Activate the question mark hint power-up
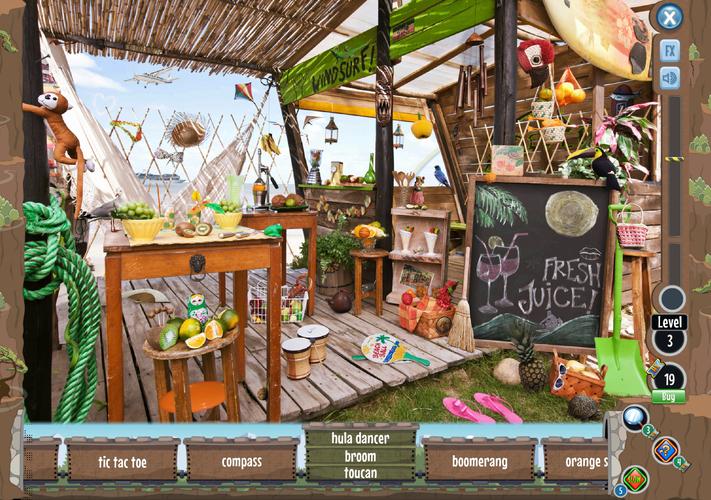Screen dimensions: 711x500 point(666,449)
